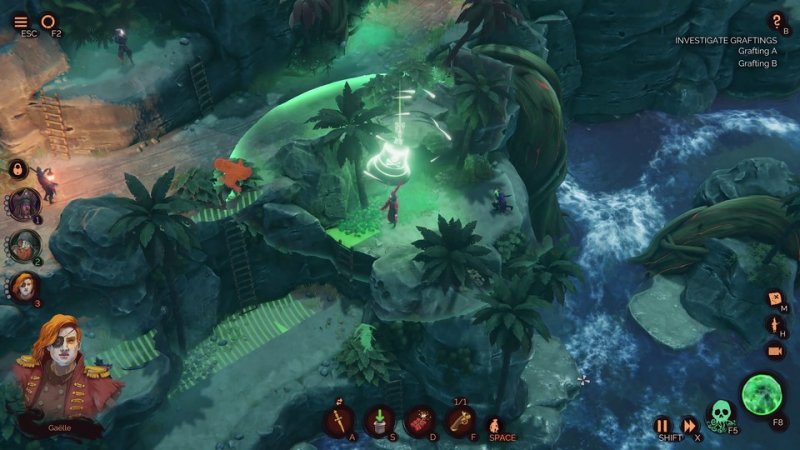Toggle the camera view icon

coord(774,351)
